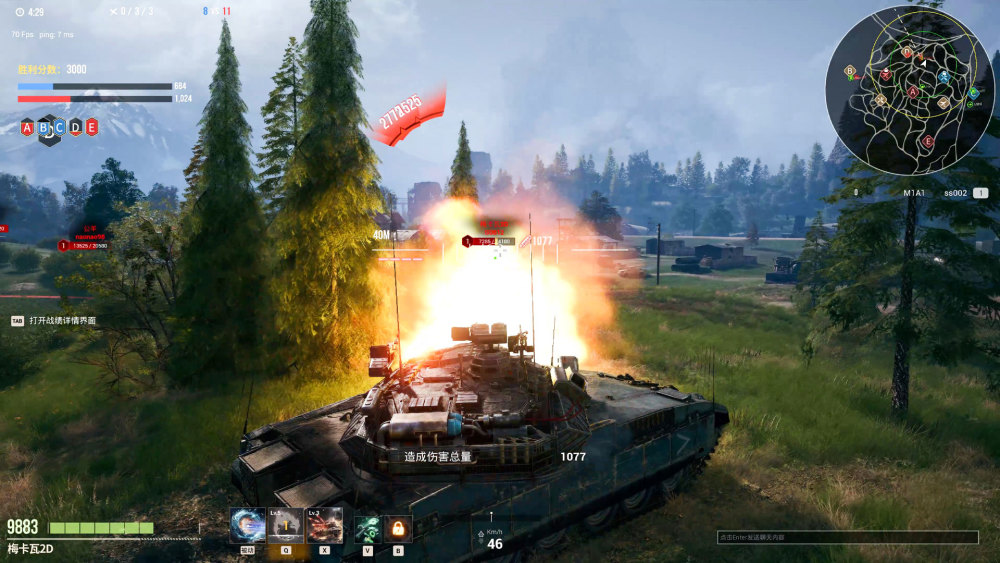
Task: Trigger the Lv.3 red missile barrage ability
Action: [x=324, y=525]
